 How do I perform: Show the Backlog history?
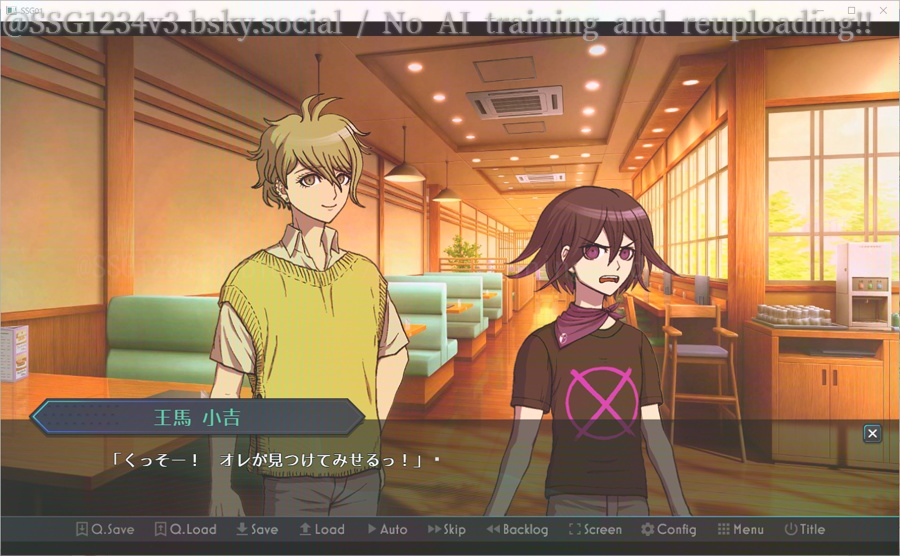click(517, 530)
